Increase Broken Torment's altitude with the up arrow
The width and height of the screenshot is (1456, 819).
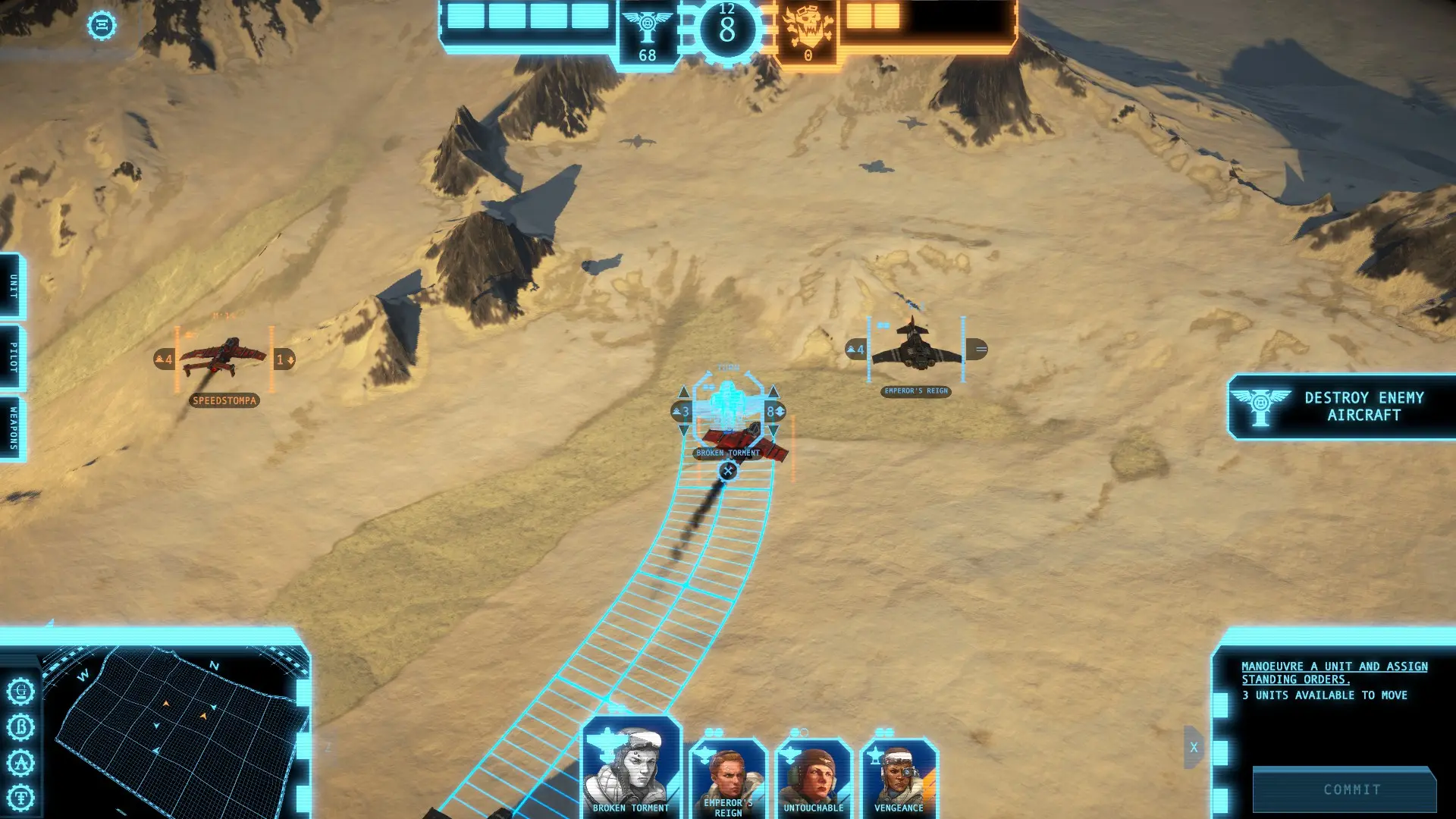(683, 392)
